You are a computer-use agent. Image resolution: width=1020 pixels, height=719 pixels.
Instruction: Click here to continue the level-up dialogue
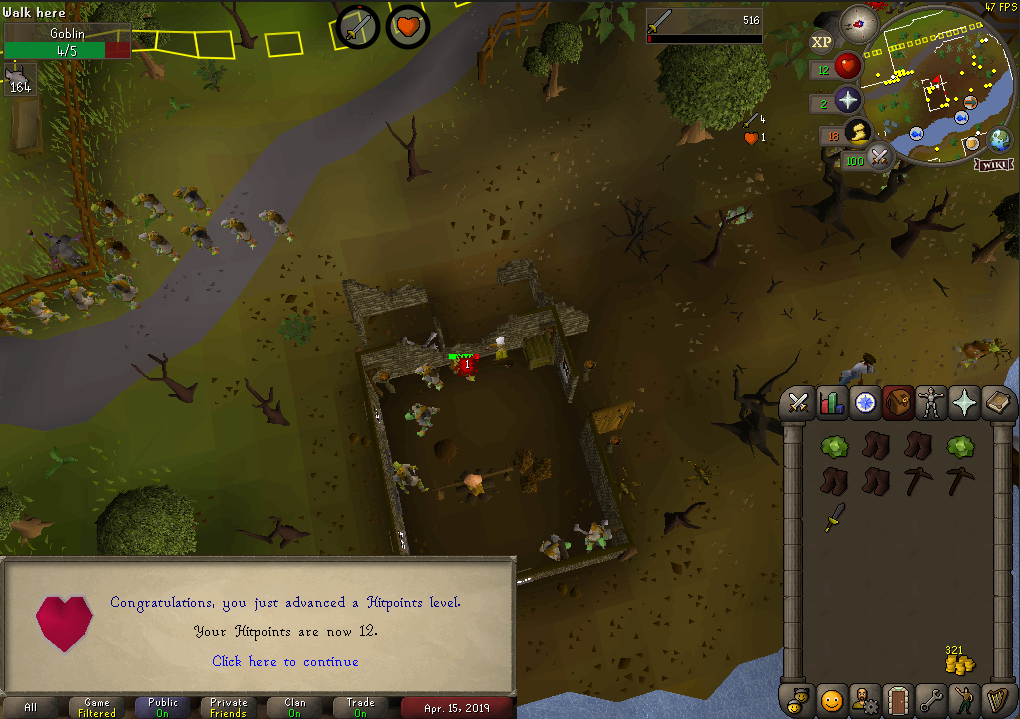click(285, 661)
